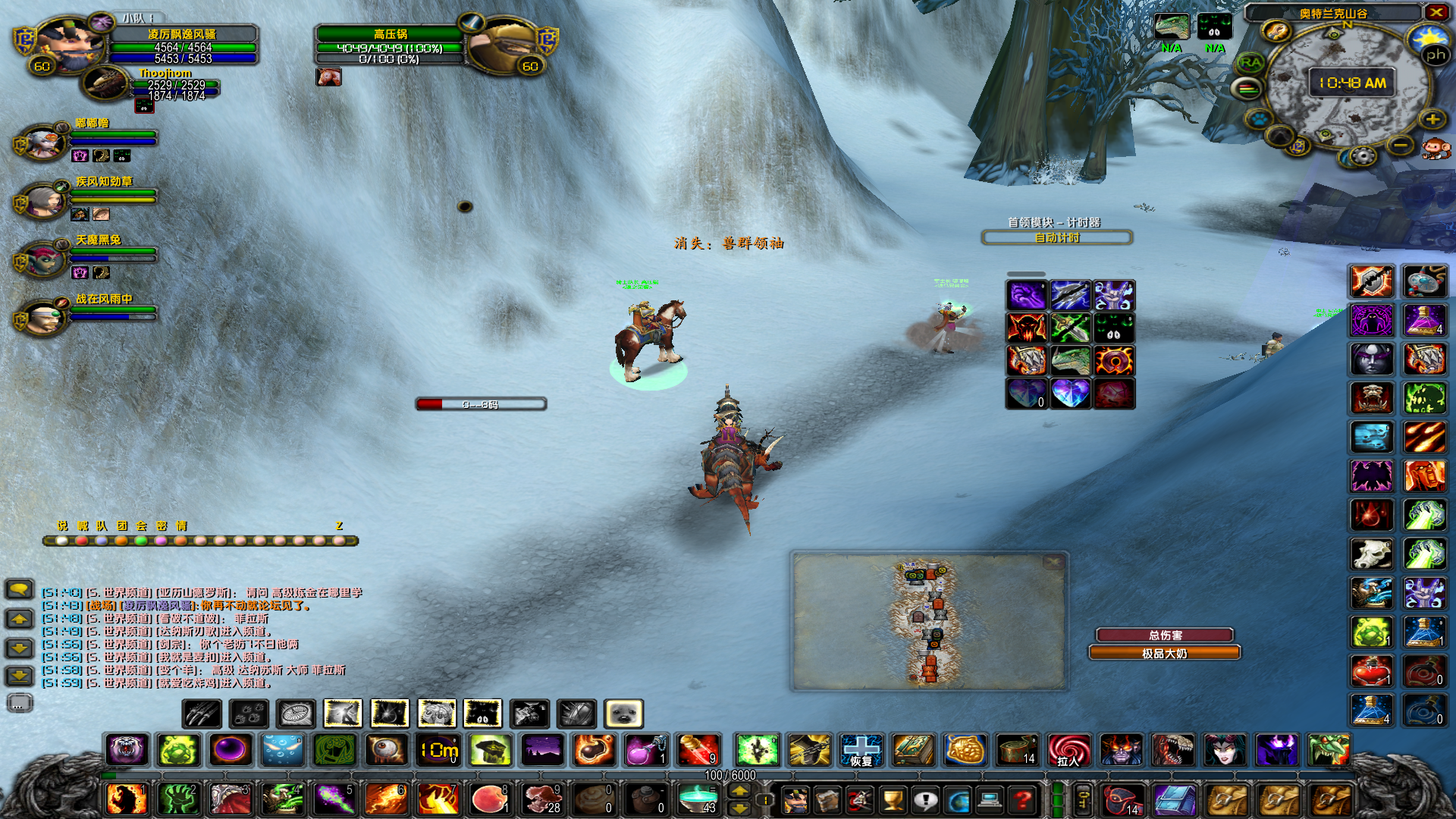The height and width of the screenshot is (819, 1456).
Task: Click the 自动计时 auto timer button
Action: pos(1056,238)
